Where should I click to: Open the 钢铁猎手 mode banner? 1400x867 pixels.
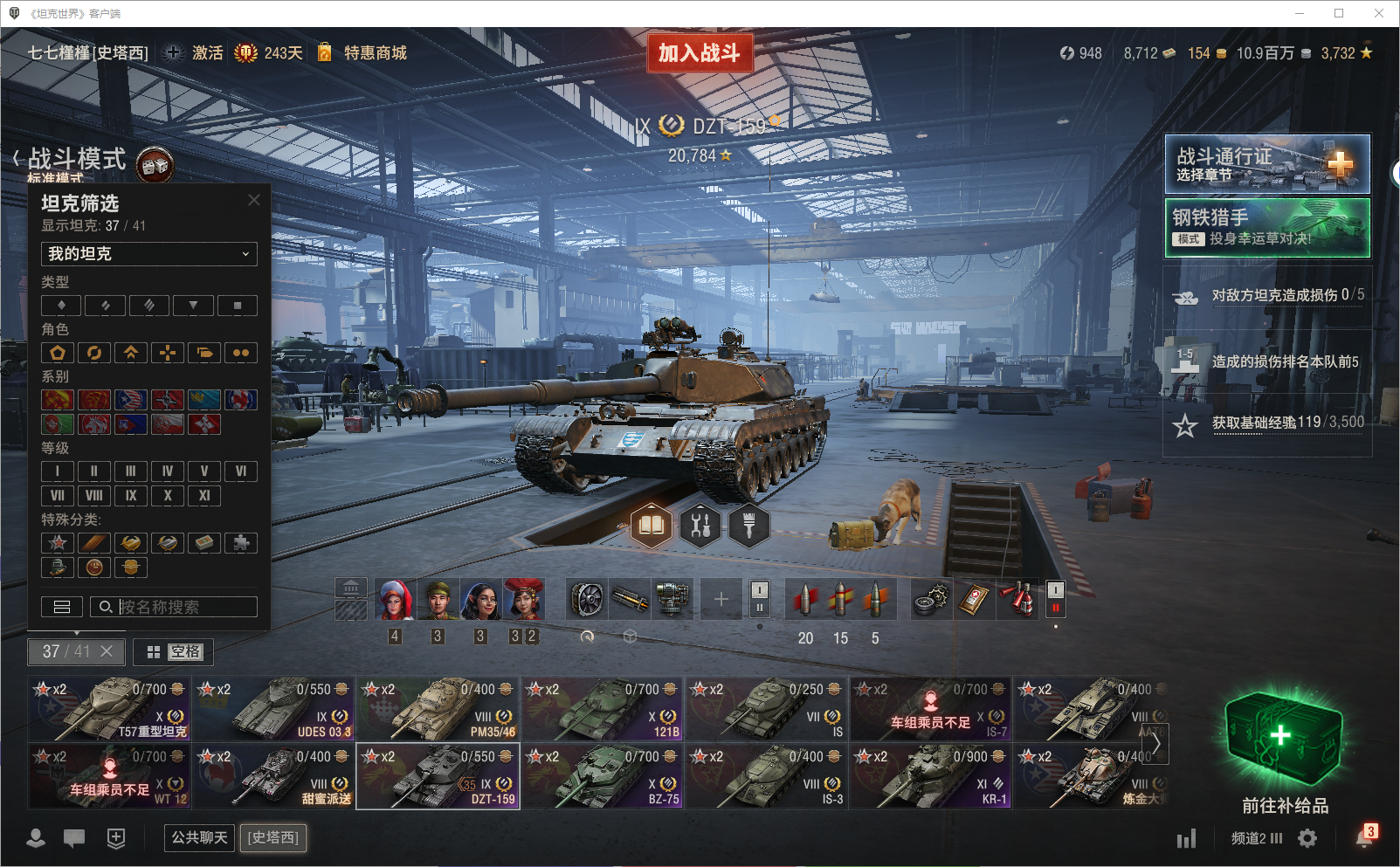click(x=1266, y=228)
